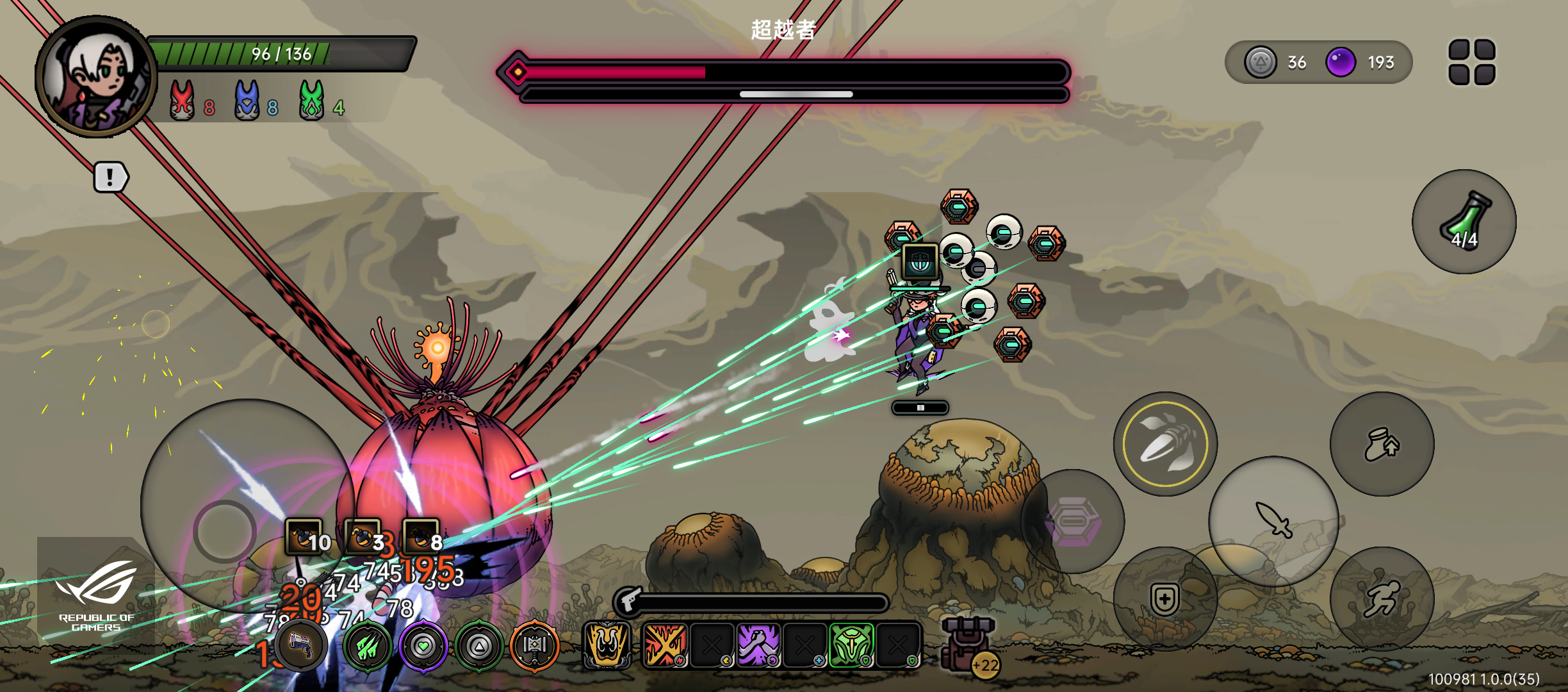
Task: Select the green claw slash icon
Action: tap(368, 647)
